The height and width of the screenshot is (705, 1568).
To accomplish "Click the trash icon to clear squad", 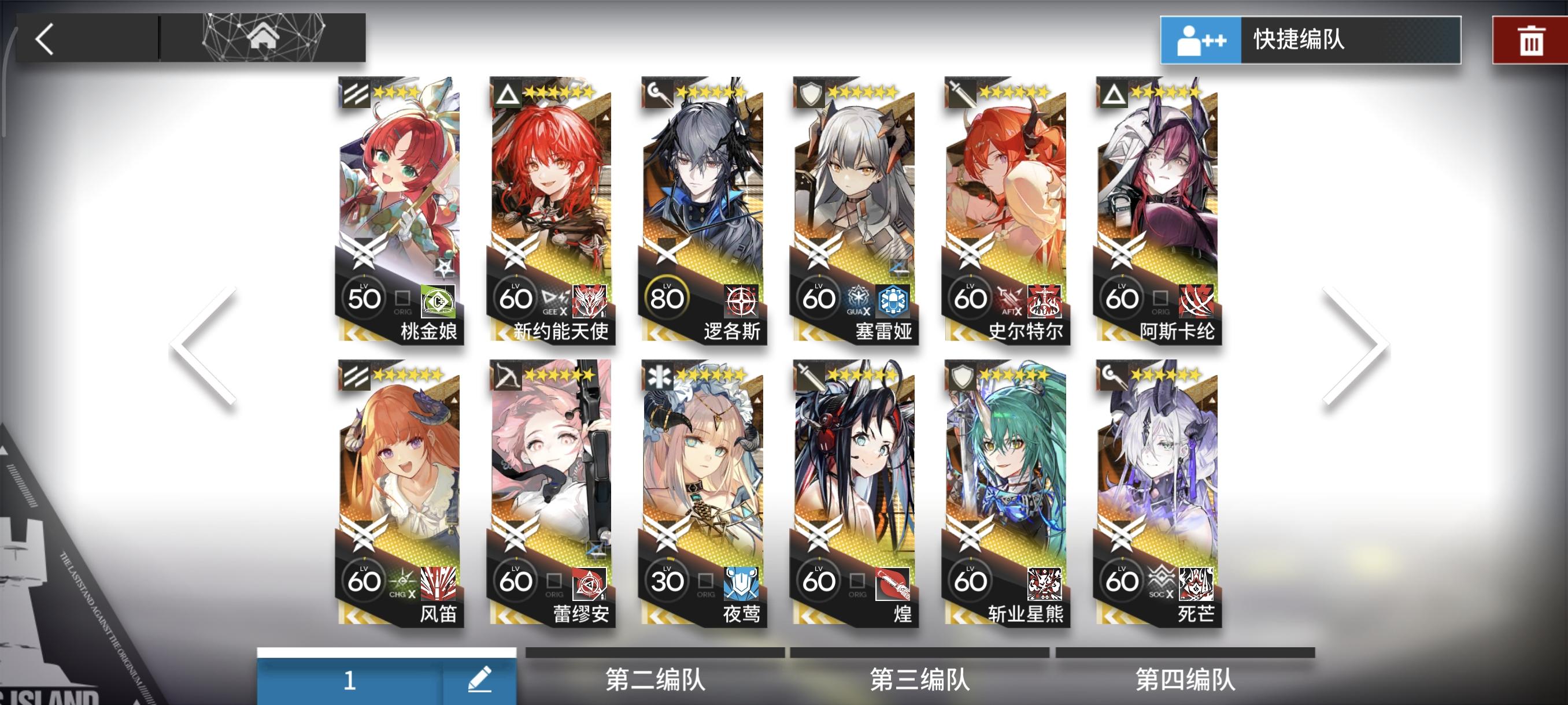I will 1532,42.
